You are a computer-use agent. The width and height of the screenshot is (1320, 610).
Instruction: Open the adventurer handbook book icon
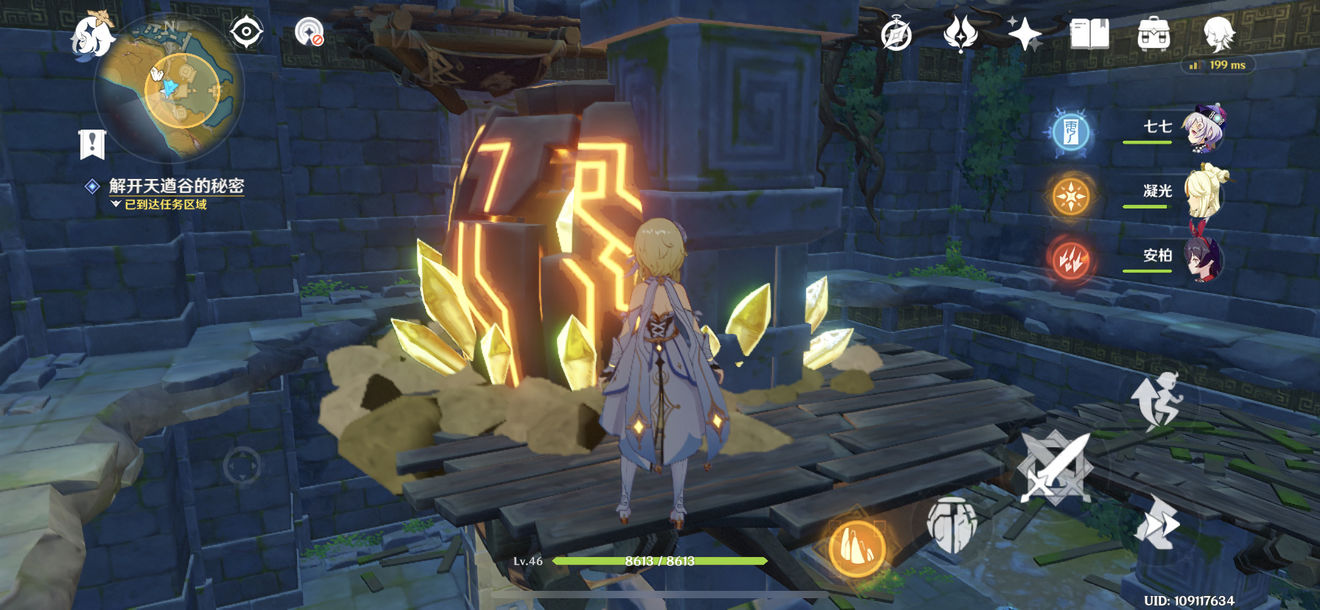[x=1089, y=35]
